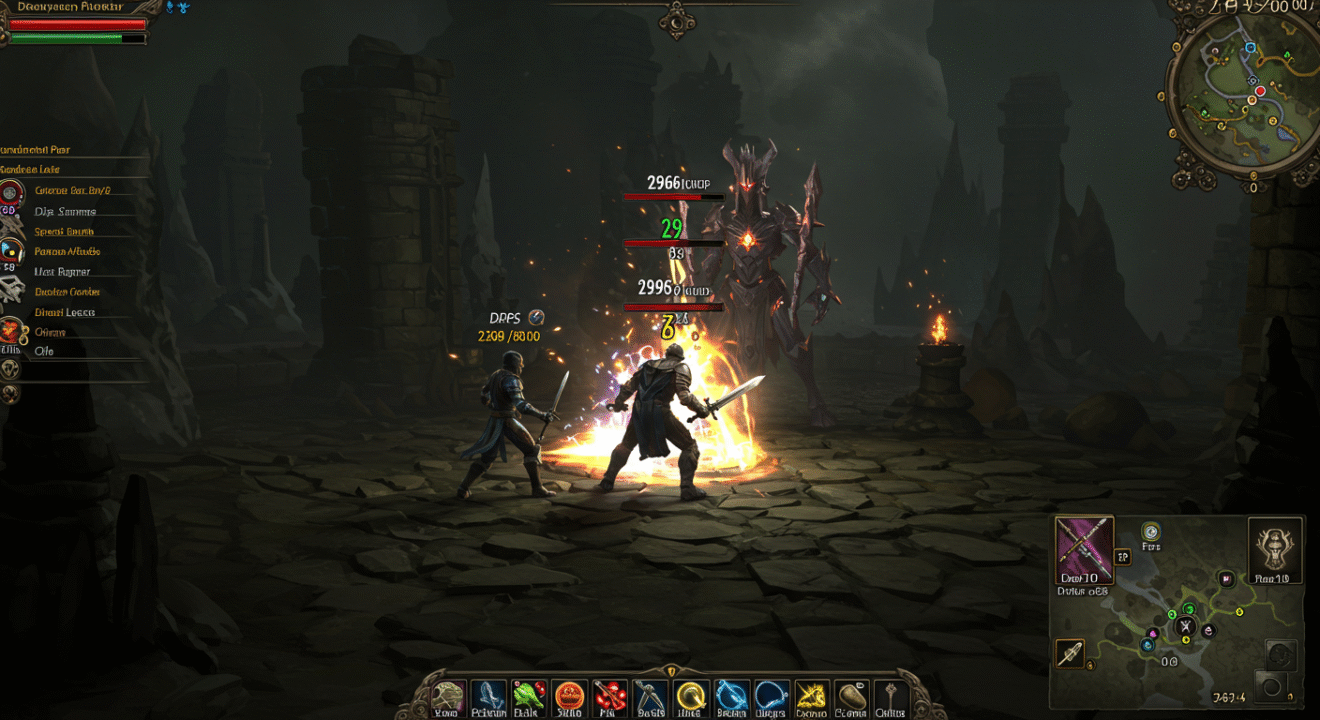Select the red crossed-swords ability slot
Image resolution: width=1320 pixels, height=720 pixels.
click(x=609, y=695)
